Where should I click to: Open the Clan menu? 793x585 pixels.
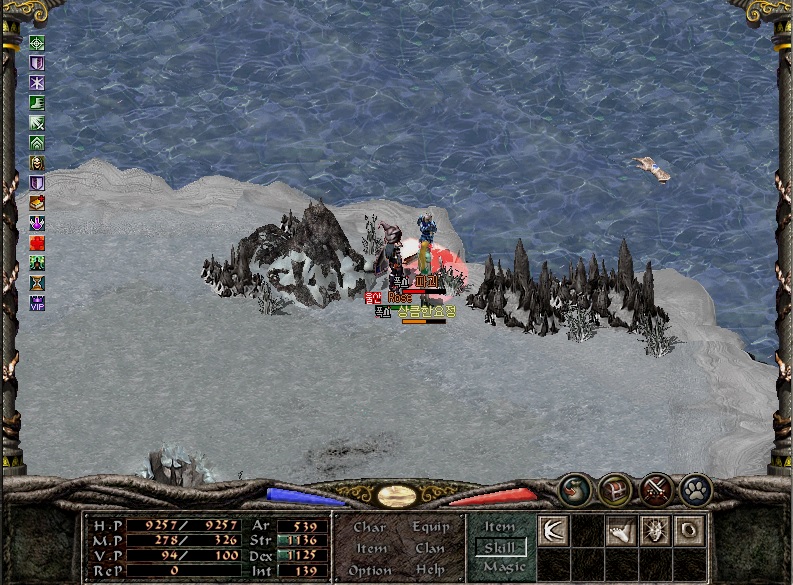[x=430, y=548]
